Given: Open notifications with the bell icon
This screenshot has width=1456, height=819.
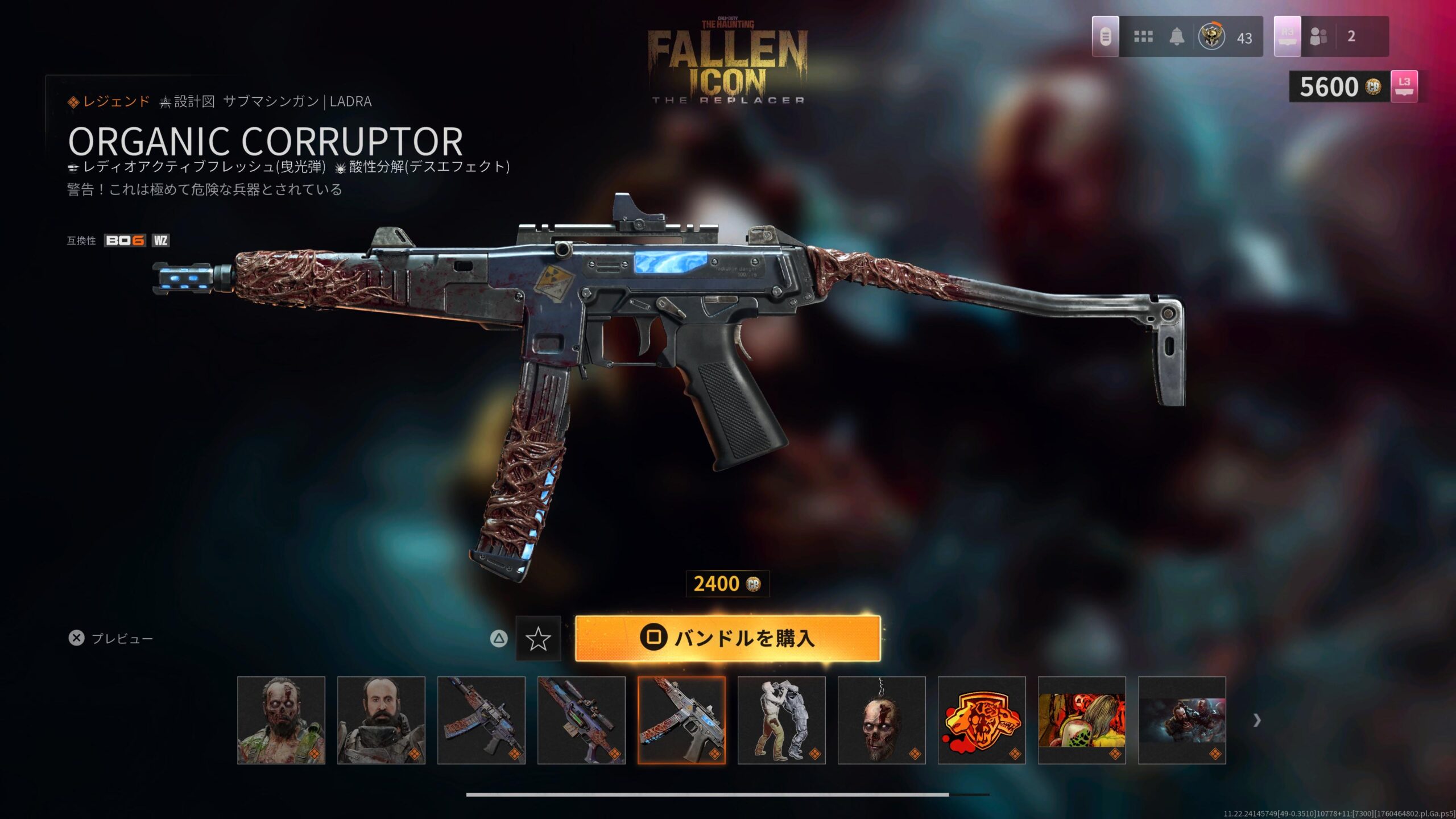Looking at the screenshot, I should (1177, 37).
